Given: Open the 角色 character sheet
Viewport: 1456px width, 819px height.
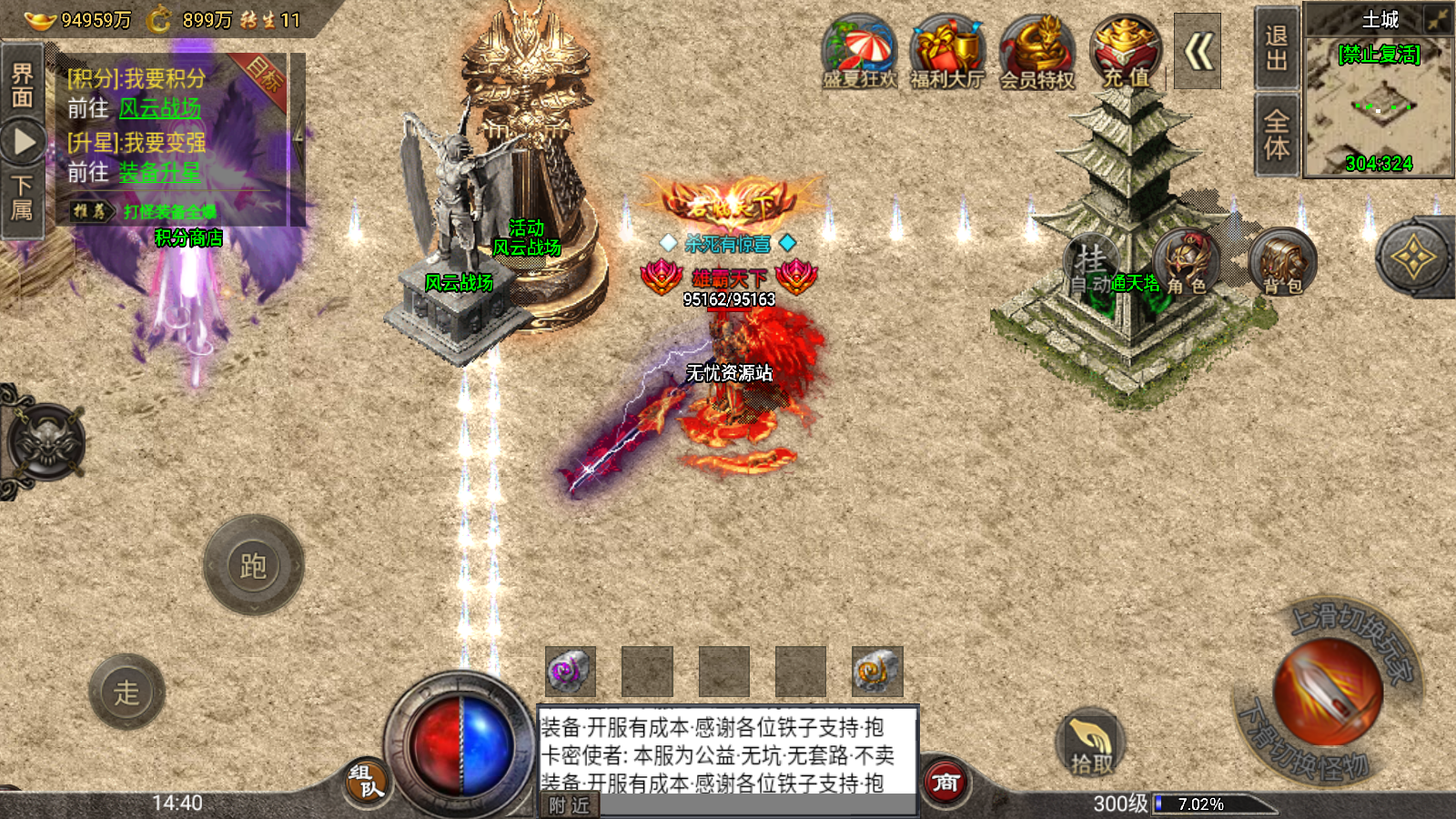Looking at the screenshot, I should pyautogui.click(x=1187, y=263).
